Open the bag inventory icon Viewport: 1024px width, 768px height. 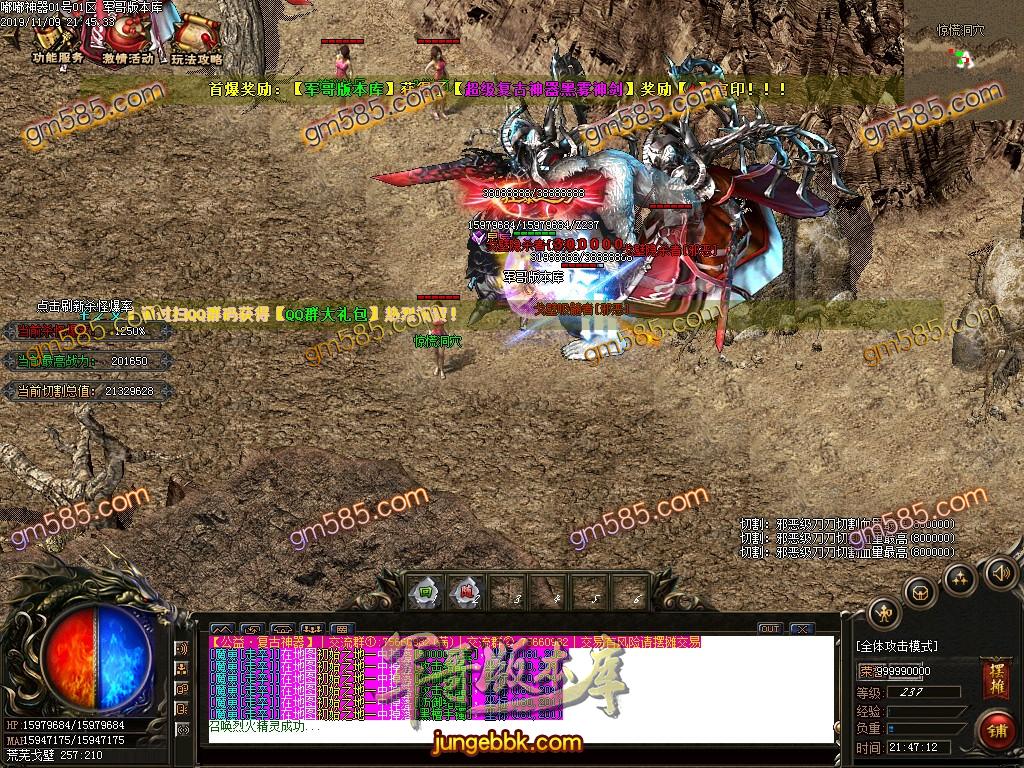(x=920, y=592)
